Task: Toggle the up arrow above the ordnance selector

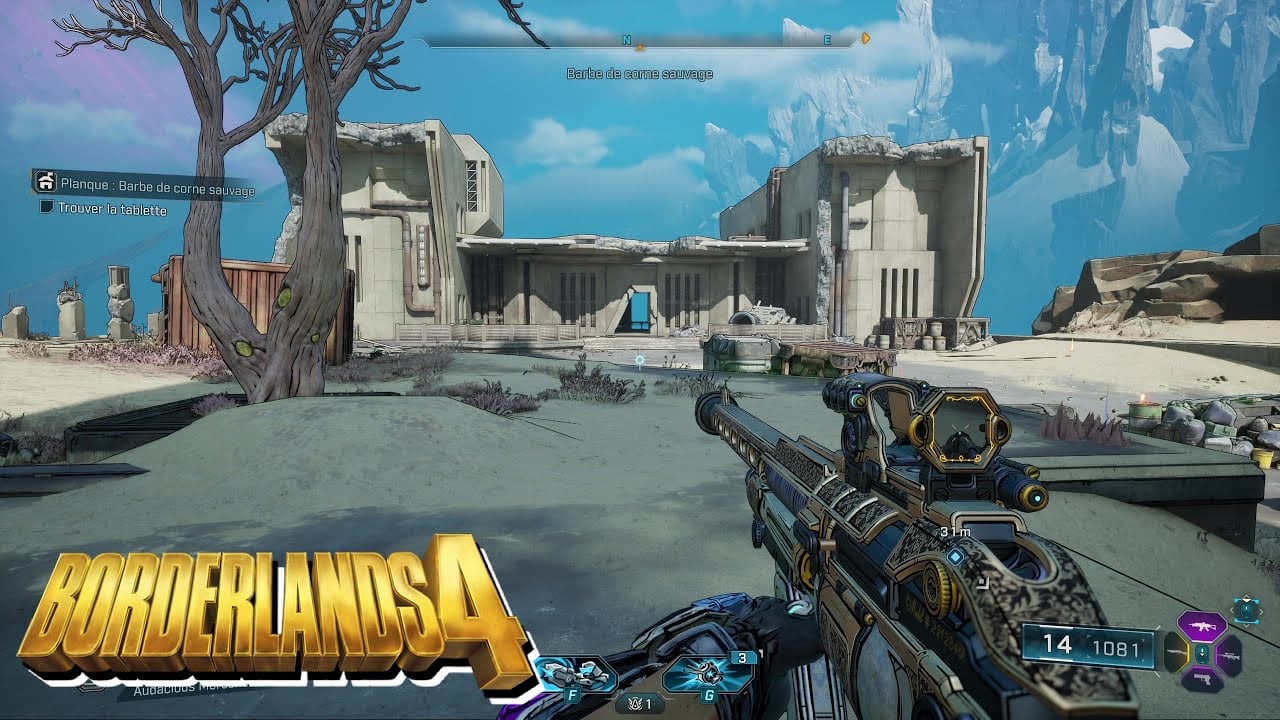Action: coord(1246,598)
